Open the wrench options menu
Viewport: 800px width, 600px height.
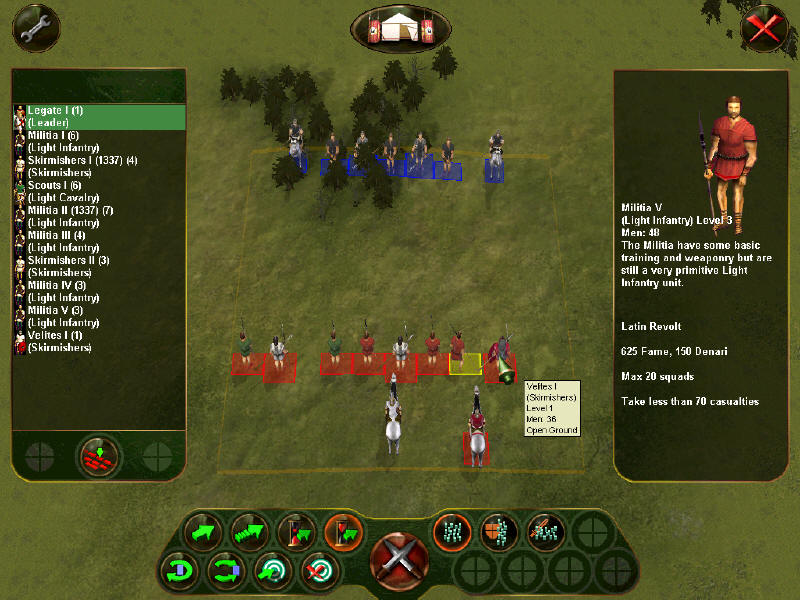[x=36, y=28]
